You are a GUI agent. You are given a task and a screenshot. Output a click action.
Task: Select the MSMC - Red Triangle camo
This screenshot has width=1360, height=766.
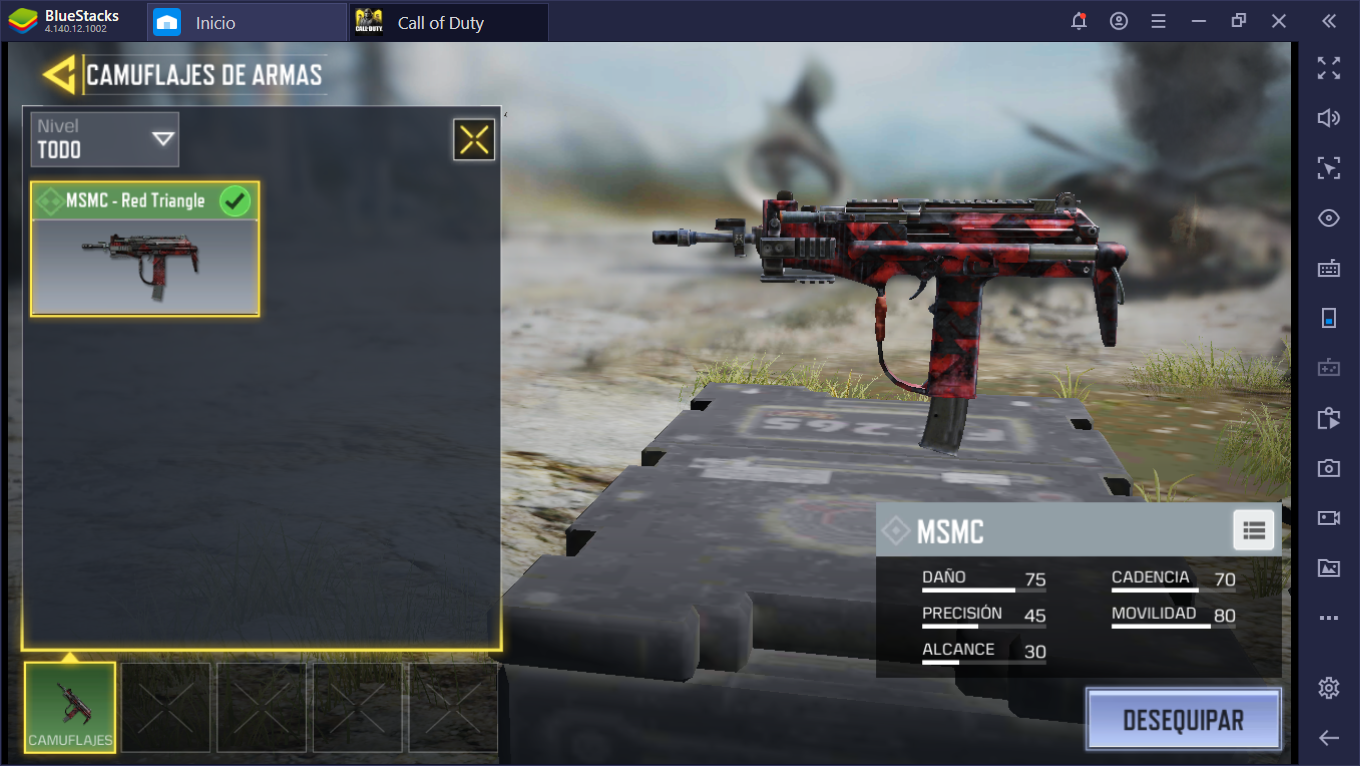[x=145, y=249]
